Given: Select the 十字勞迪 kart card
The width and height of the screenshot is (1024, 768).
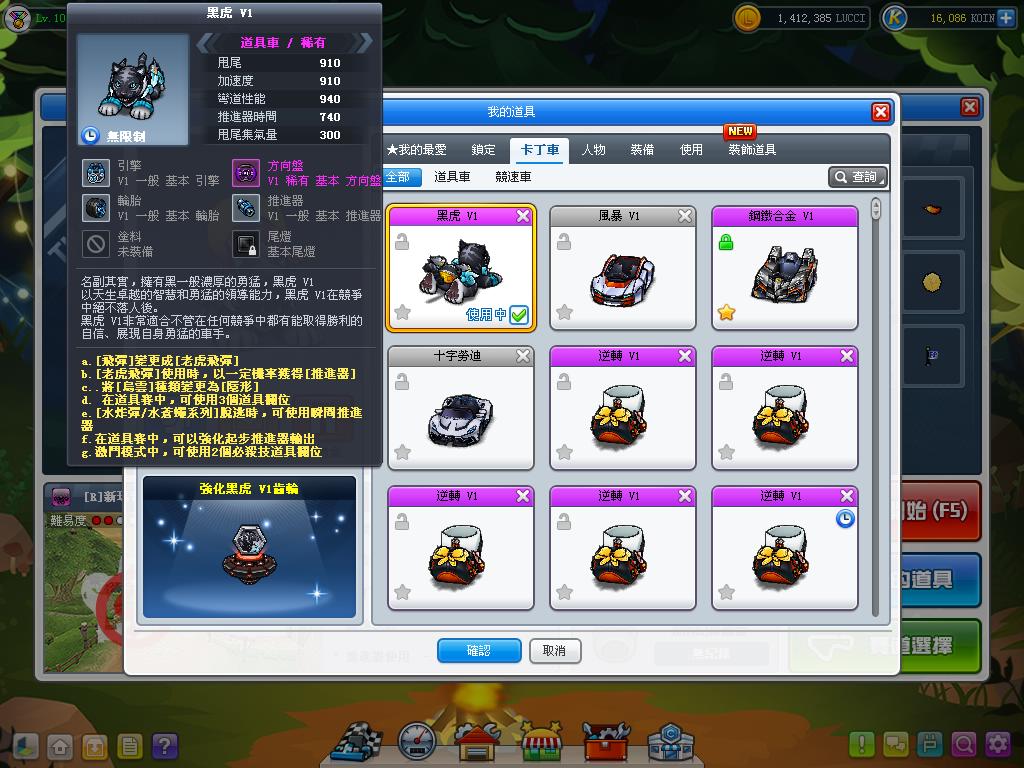Looking at the screenshot, I should [460, 409].
